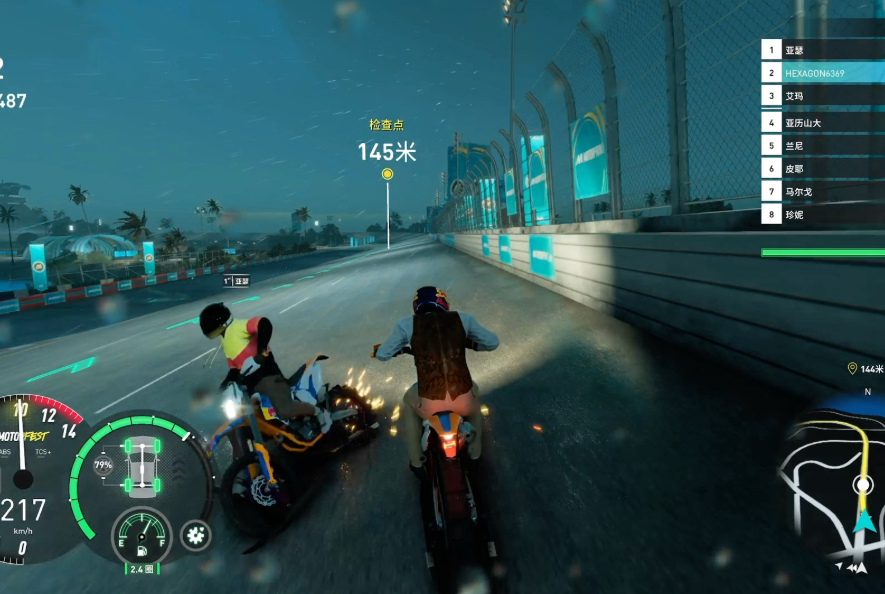Select the 检查点 checkpoint marker
This screenshot has width=885, height=594.
click(387, 174)
